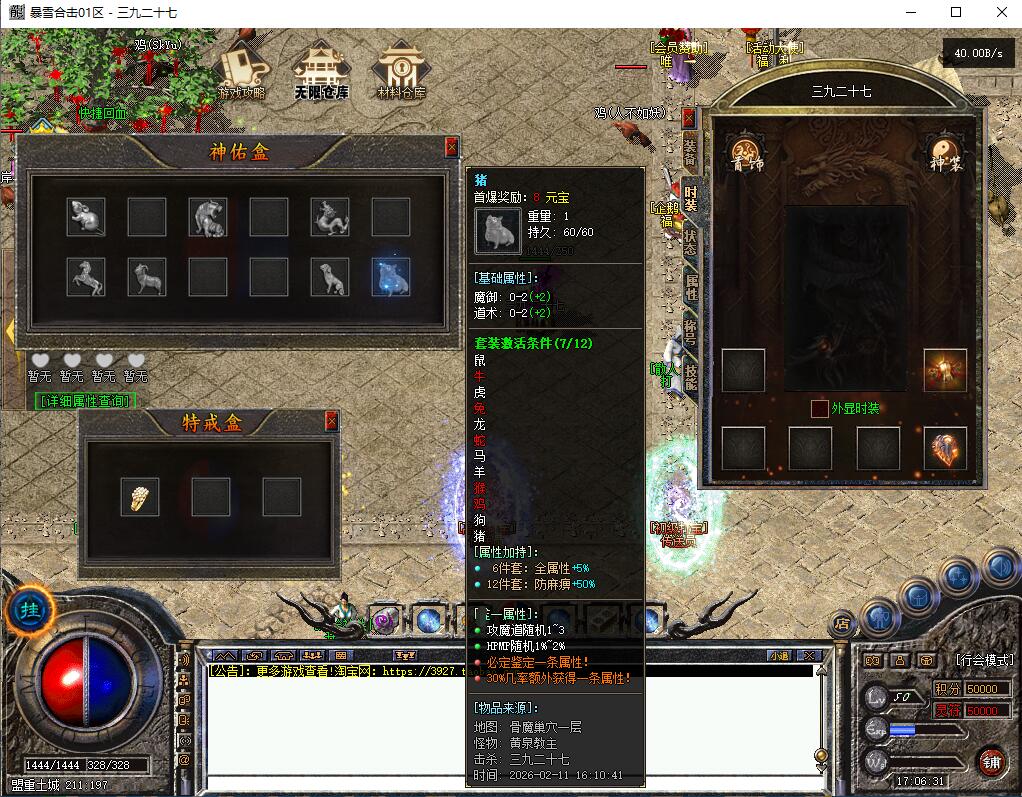Switch to the 装备 equipment tab
The height and width of the screenshot is (797, 1022).
690,150
